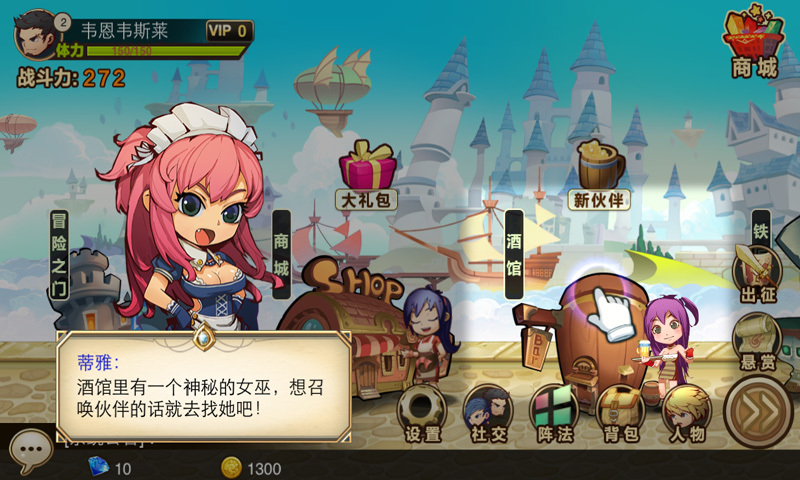Open the 新伙伴 new partner beer mug
Image resolution: width=800 pixels, height=480 pixels.
(x=600, y=172)
